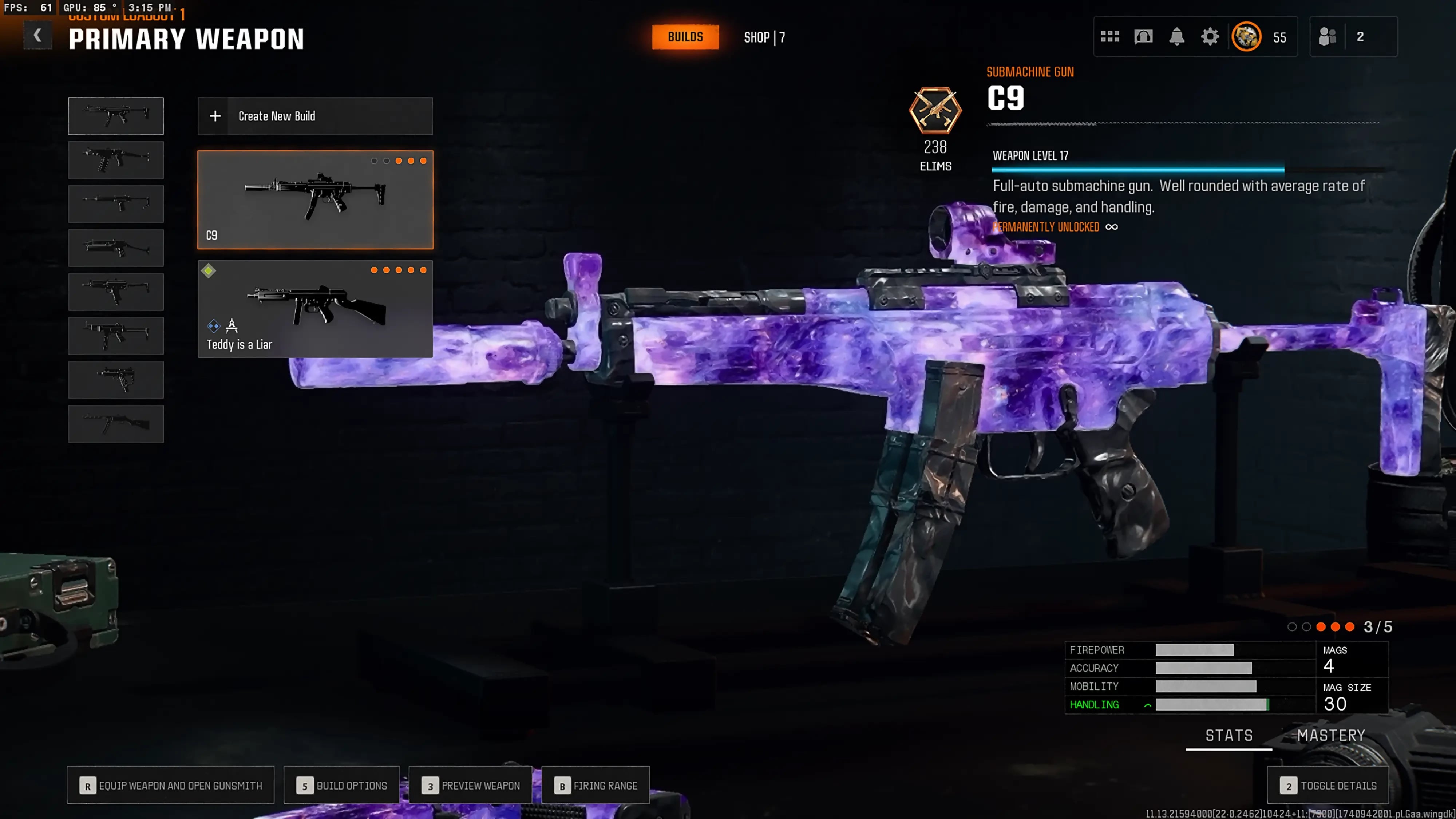Open the social party panel
Image resolution: width=1456 pixels, height=819 pixels.
(x=1353, y=37)
